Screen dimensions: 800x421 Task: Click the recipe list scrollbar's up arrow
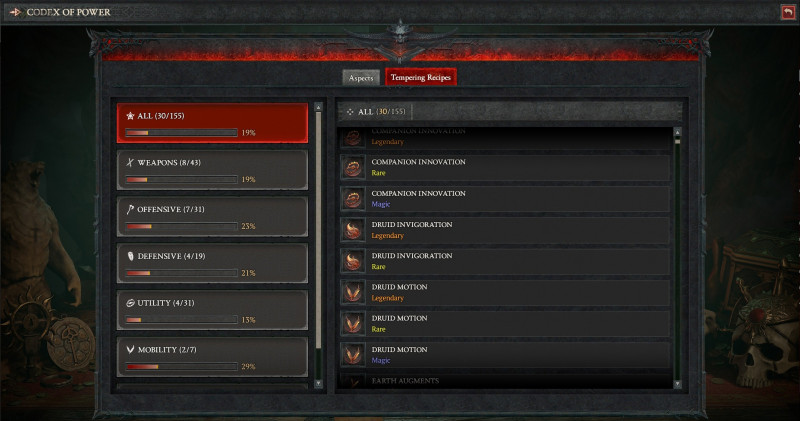tap(678, 131)
